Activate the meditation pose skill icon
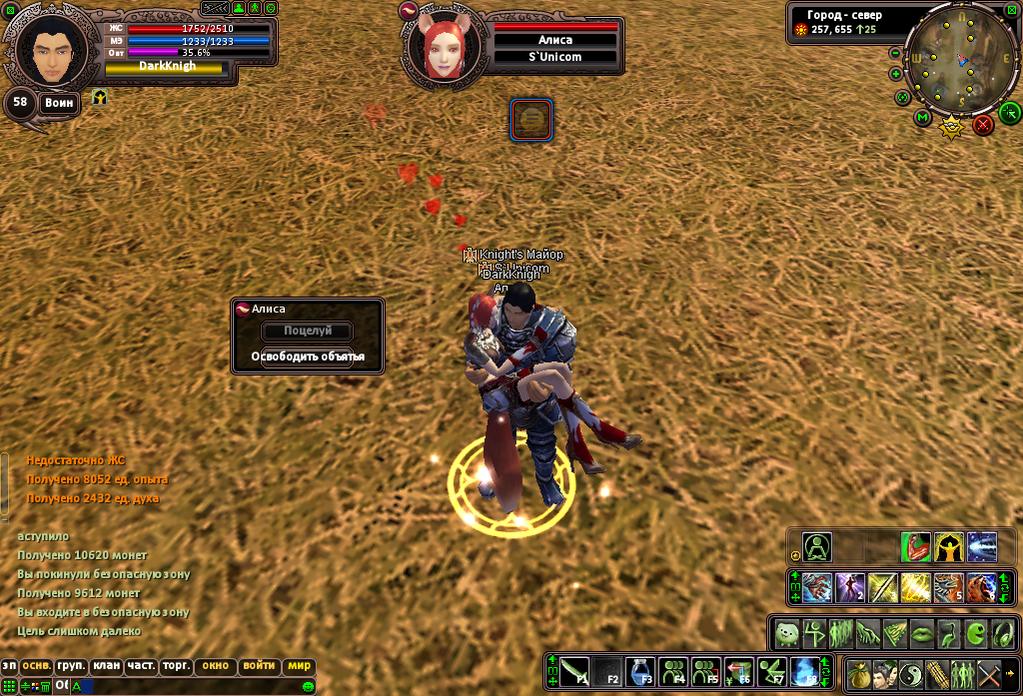1023x696 pixels. coord(818,548)
